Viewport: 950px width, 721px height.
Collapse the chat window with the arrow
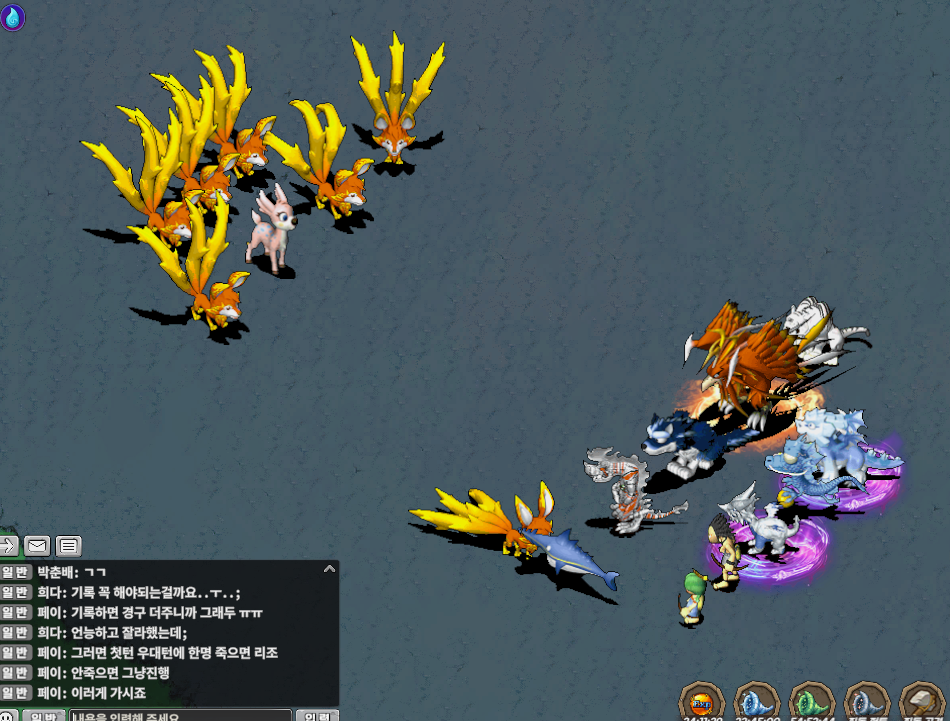tap(328, 569)
